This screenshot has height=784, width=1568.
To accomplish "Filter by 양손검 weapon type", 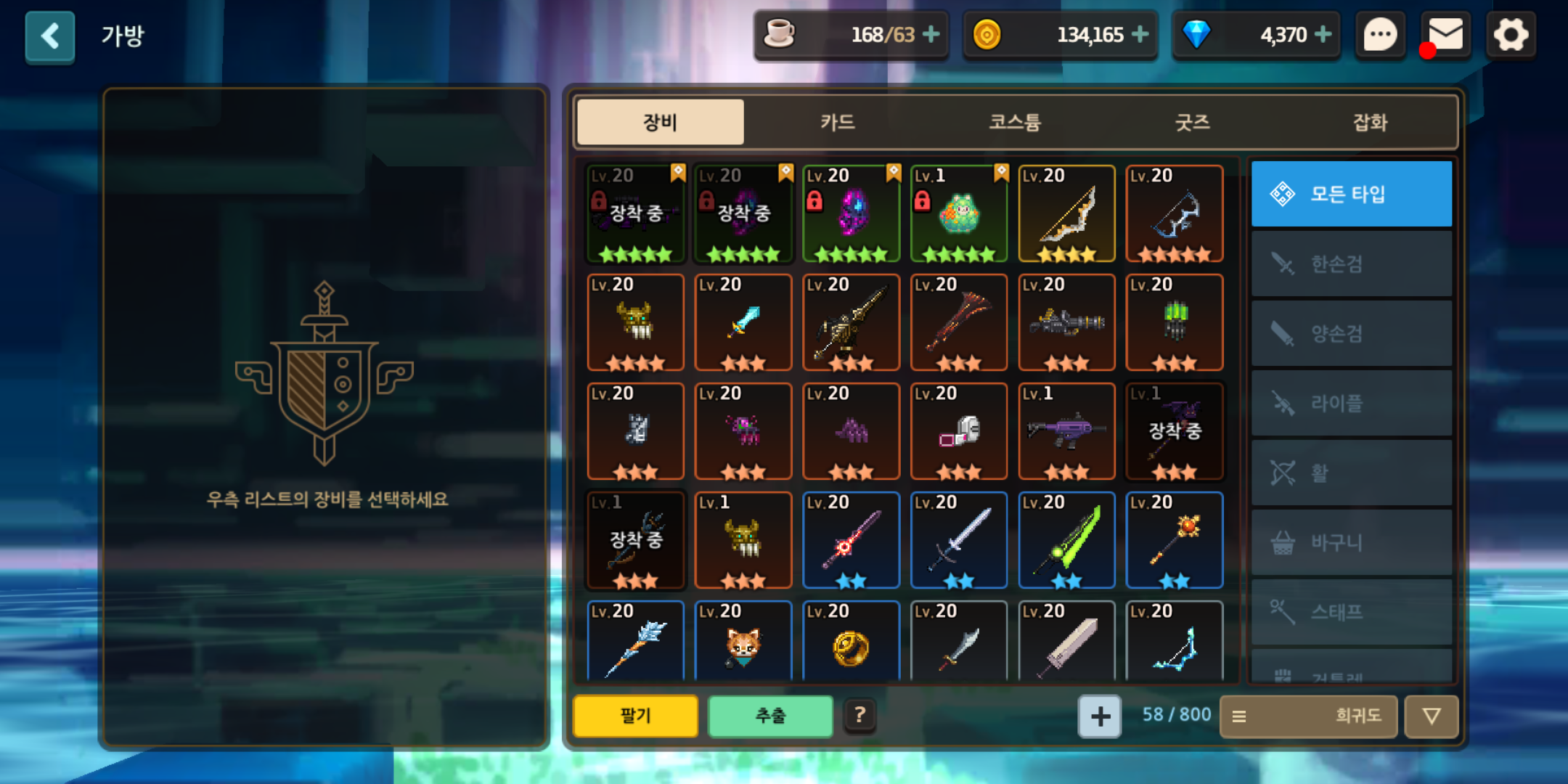I will [1351, 333].
